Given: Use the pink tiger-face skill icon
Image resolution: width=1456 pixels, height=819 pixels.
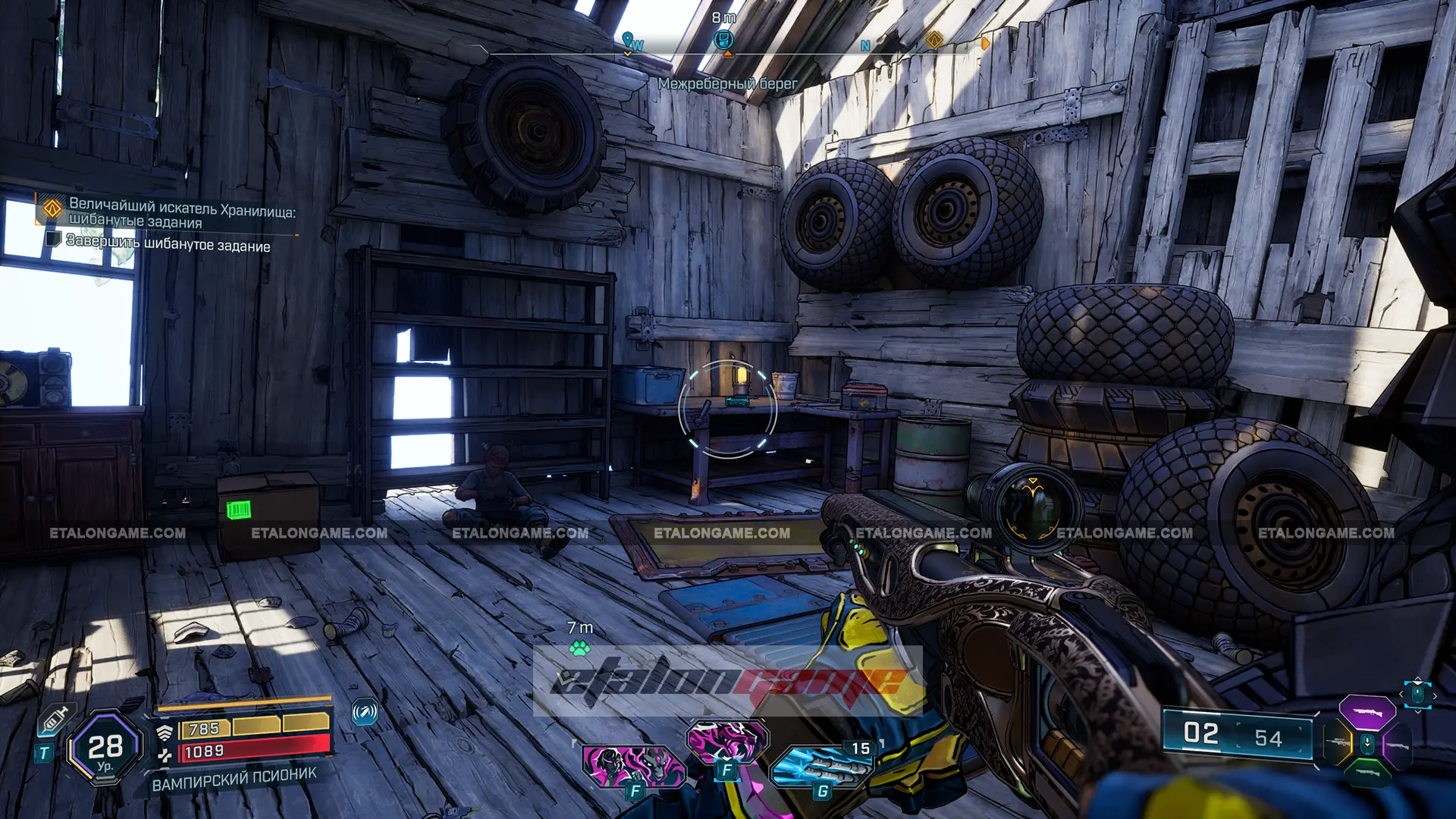Looking at the screenshot, I should [726, 740].
